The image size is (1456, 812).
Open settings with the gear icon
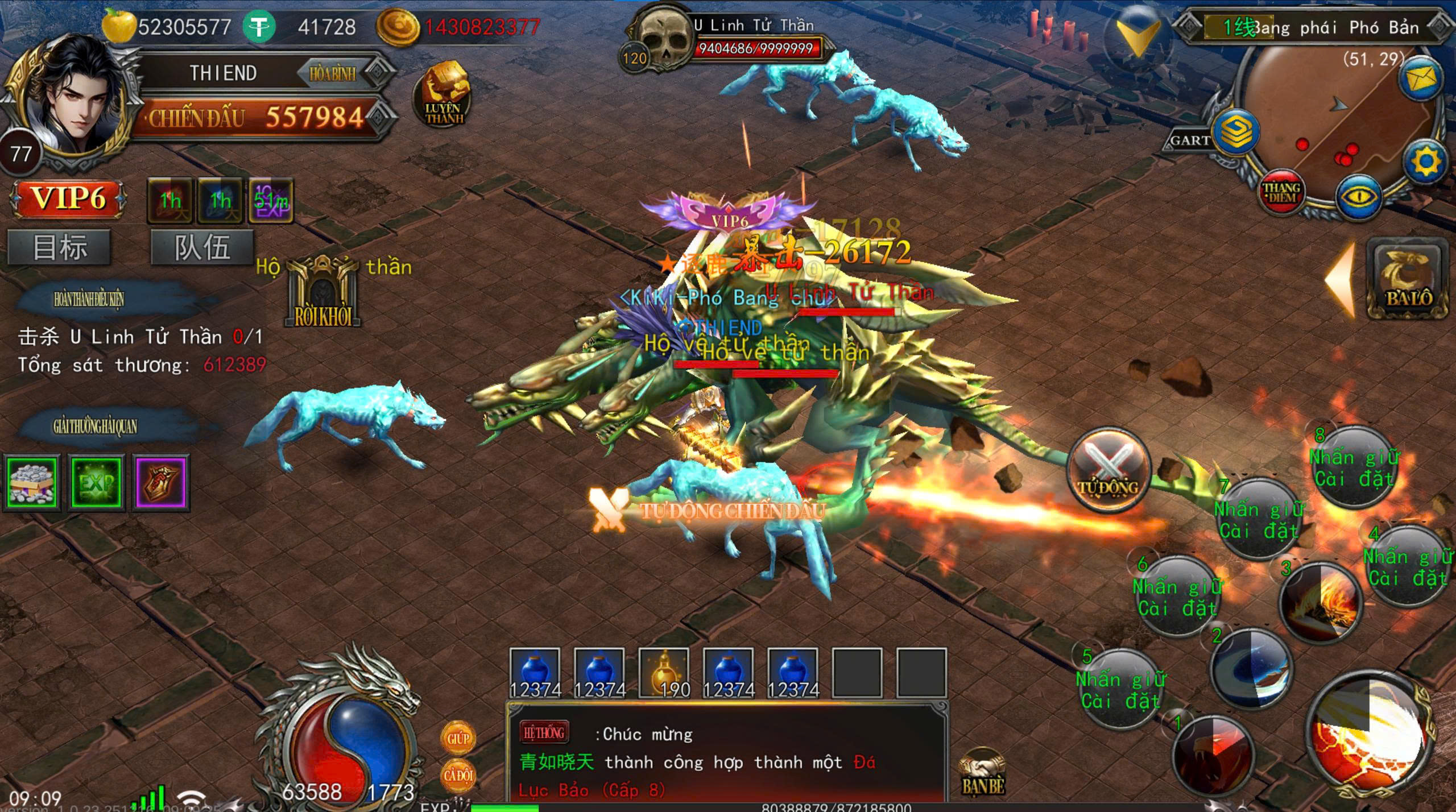(1425, 161)
